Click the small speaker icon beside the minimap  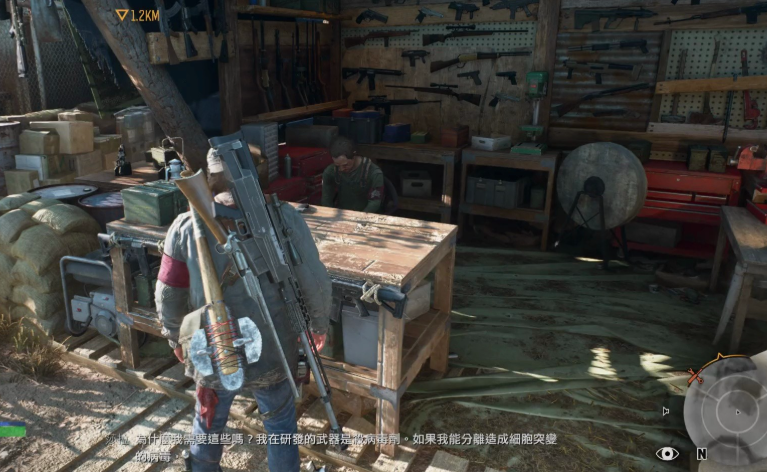pyautogui.click(x=666, y=410)
